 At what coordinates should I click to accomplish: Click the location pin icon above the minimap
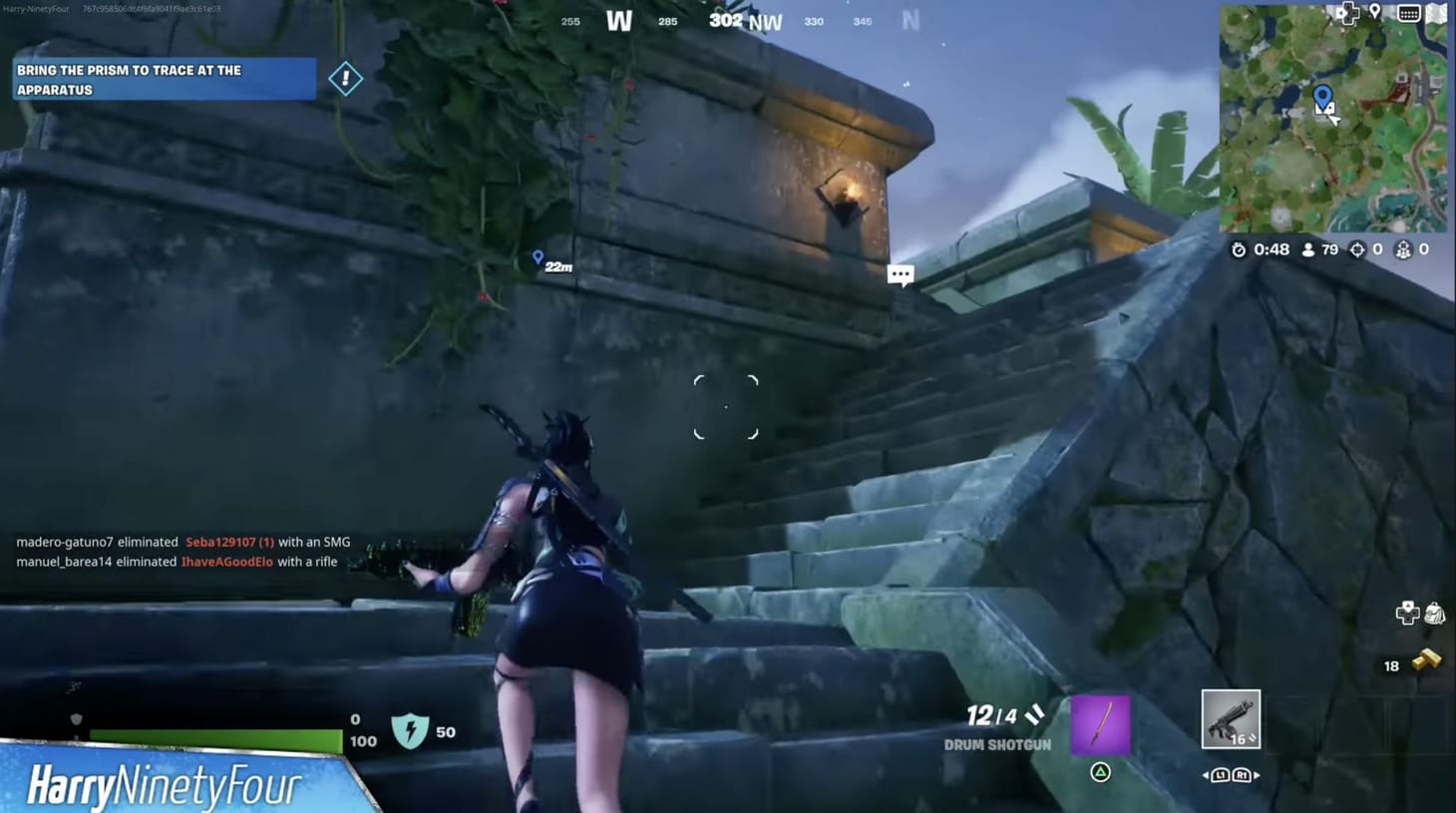(1375, 12)
